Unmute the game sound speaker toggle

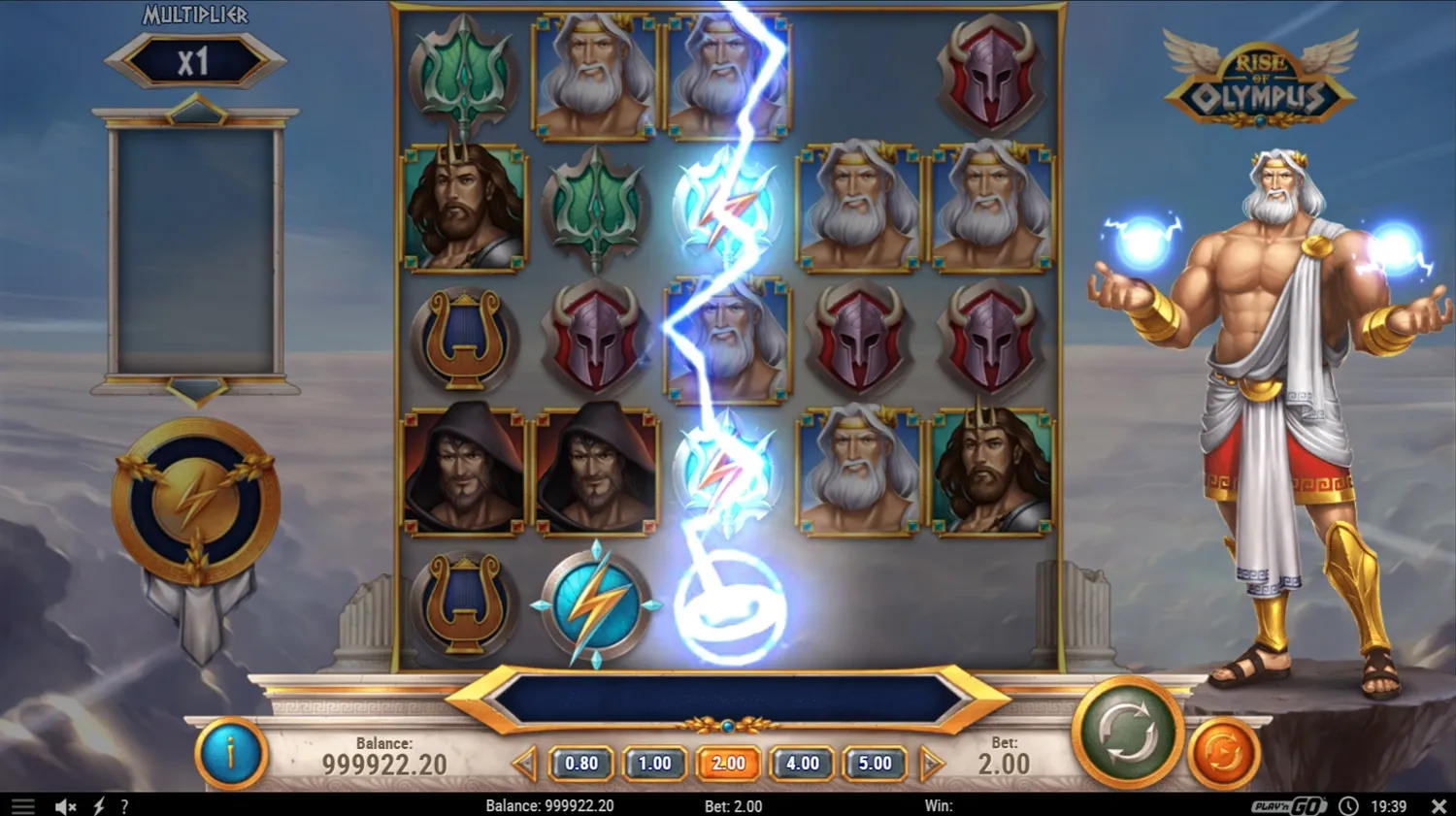[x=64, y=805]
